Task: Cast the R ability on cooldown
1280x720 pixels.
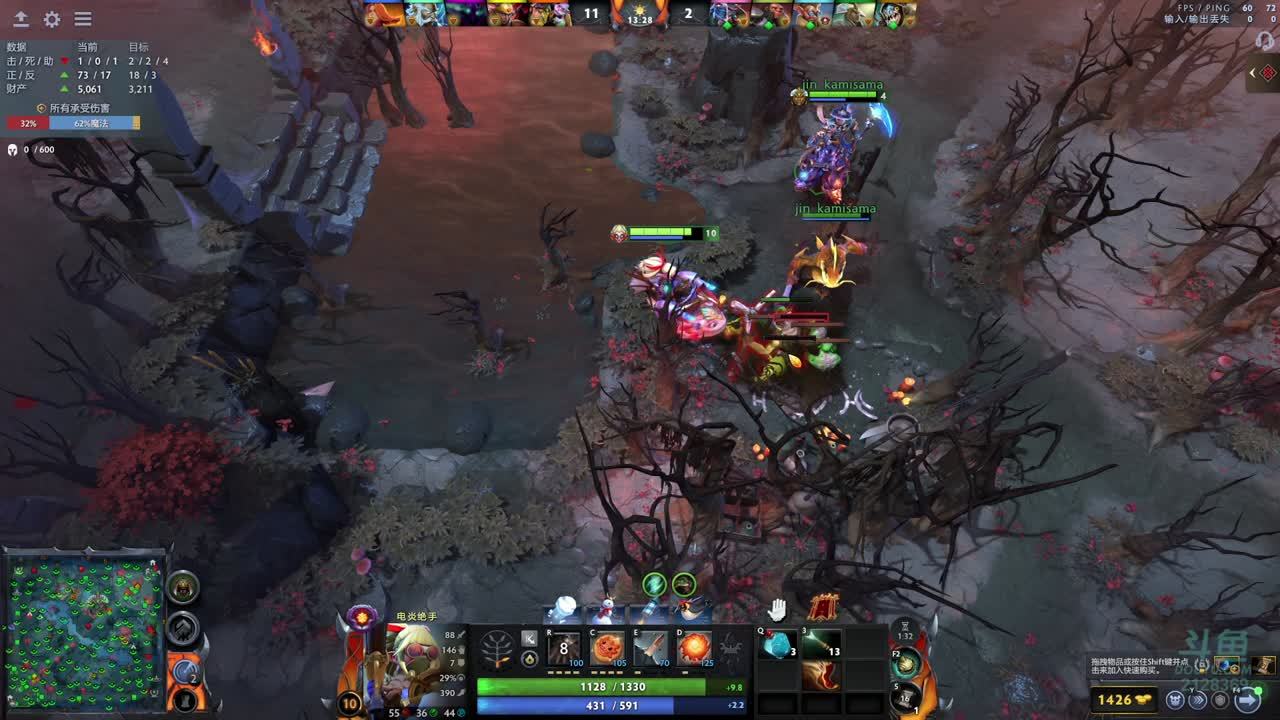Action: [x=564, y=648]
